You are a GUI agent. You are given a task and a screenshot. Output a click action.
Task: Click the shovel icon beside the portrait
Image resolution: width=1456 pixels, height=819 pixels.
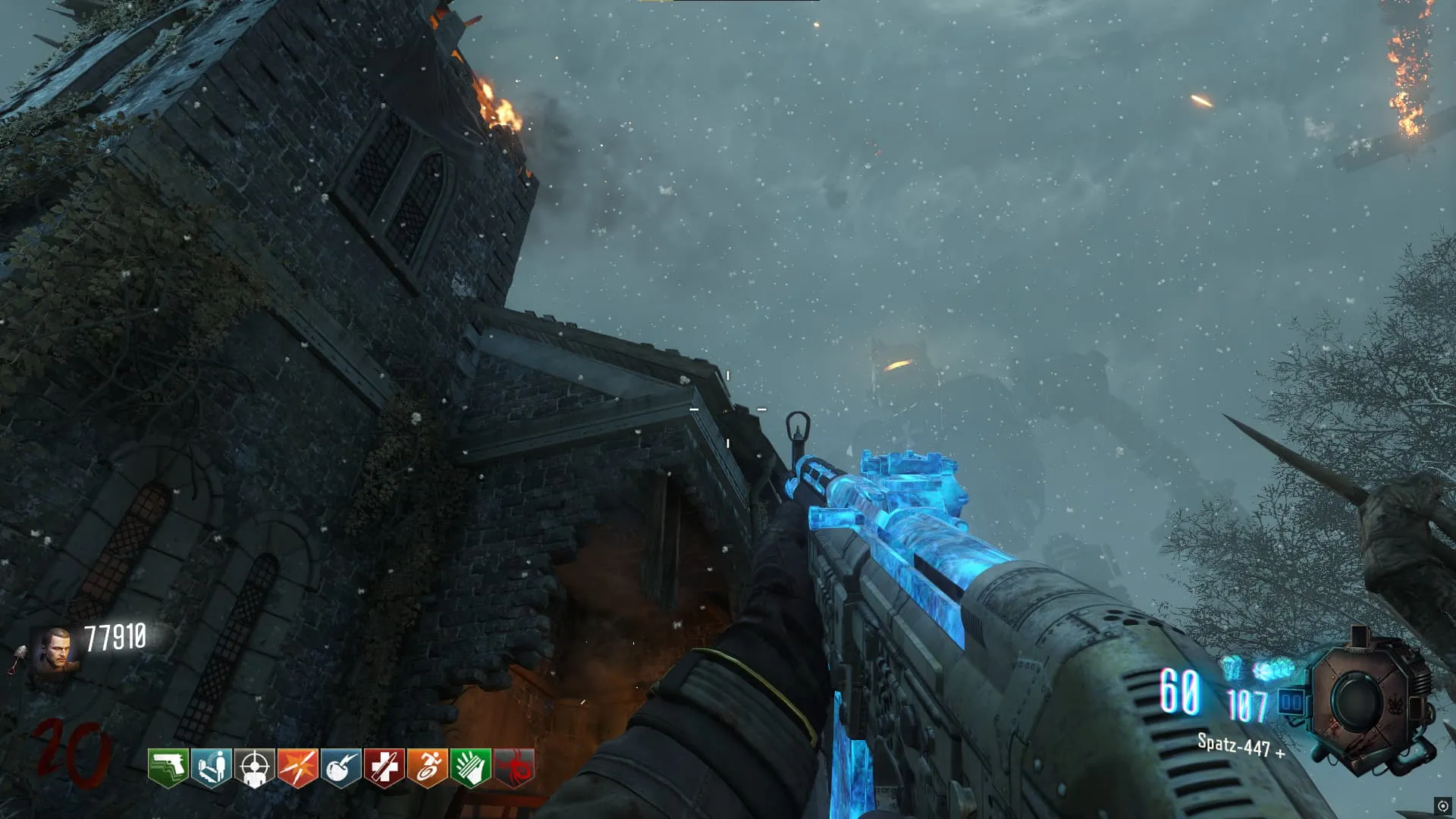17,658
